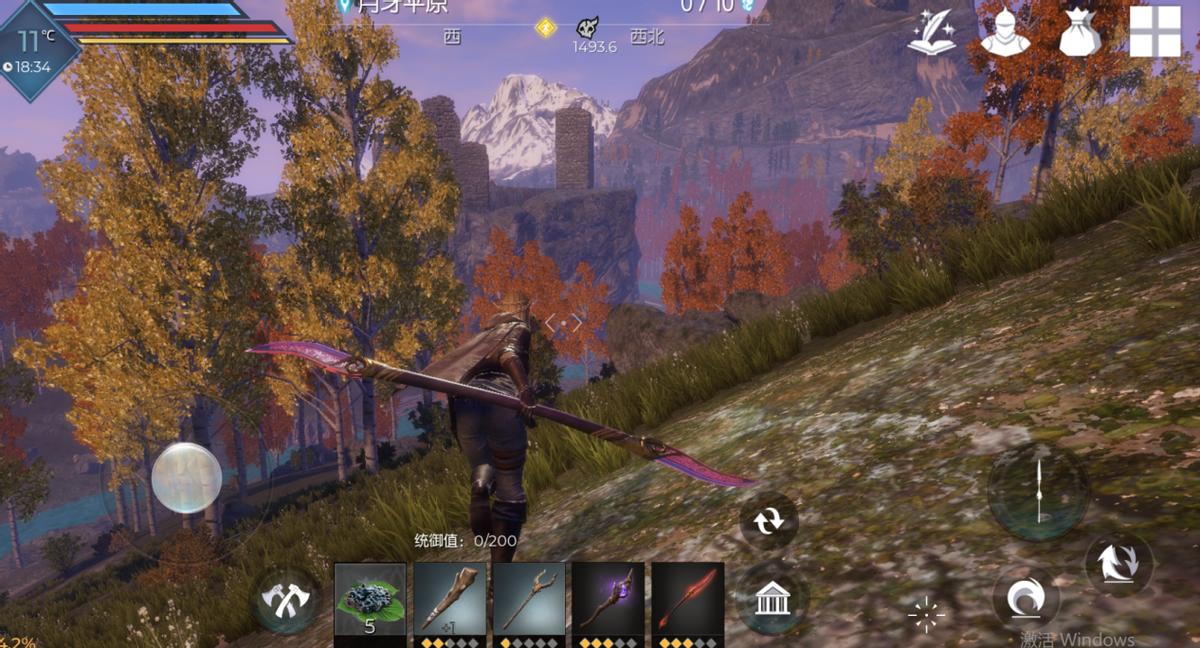
Task: Use the double-arrow dodge skill button
Action: pos(1119,564)
